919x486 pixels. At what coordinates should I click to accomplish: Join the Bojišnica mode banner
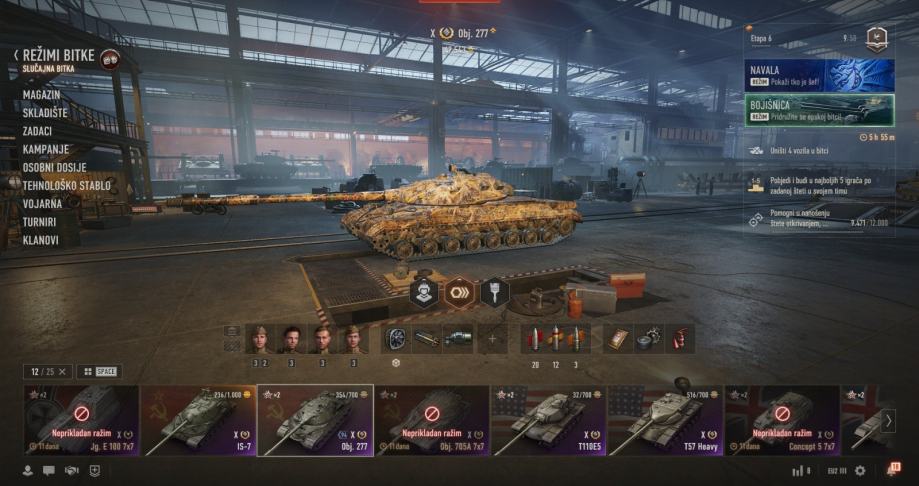pos(819,109)
